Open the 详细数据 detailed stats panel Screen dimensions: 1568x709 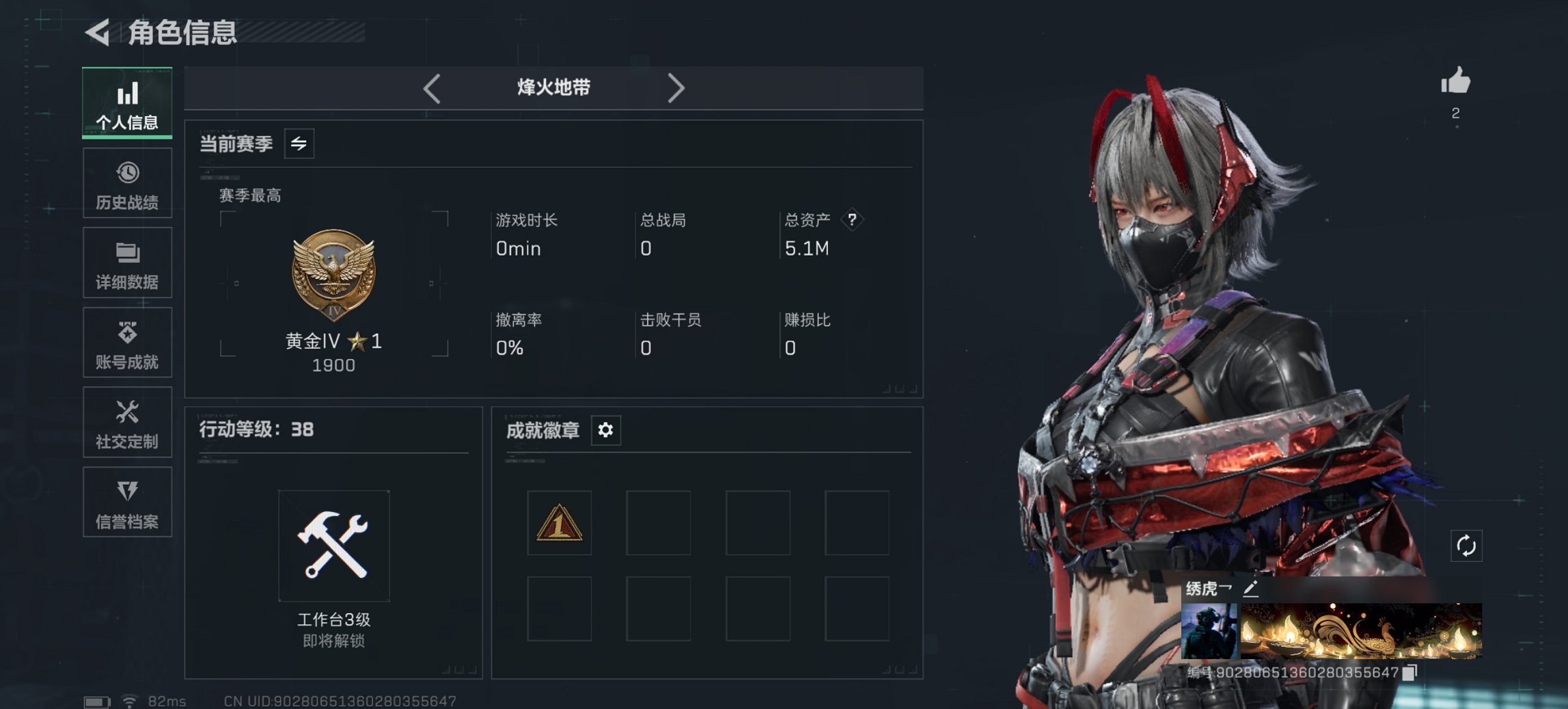click(x=127, y=263)
